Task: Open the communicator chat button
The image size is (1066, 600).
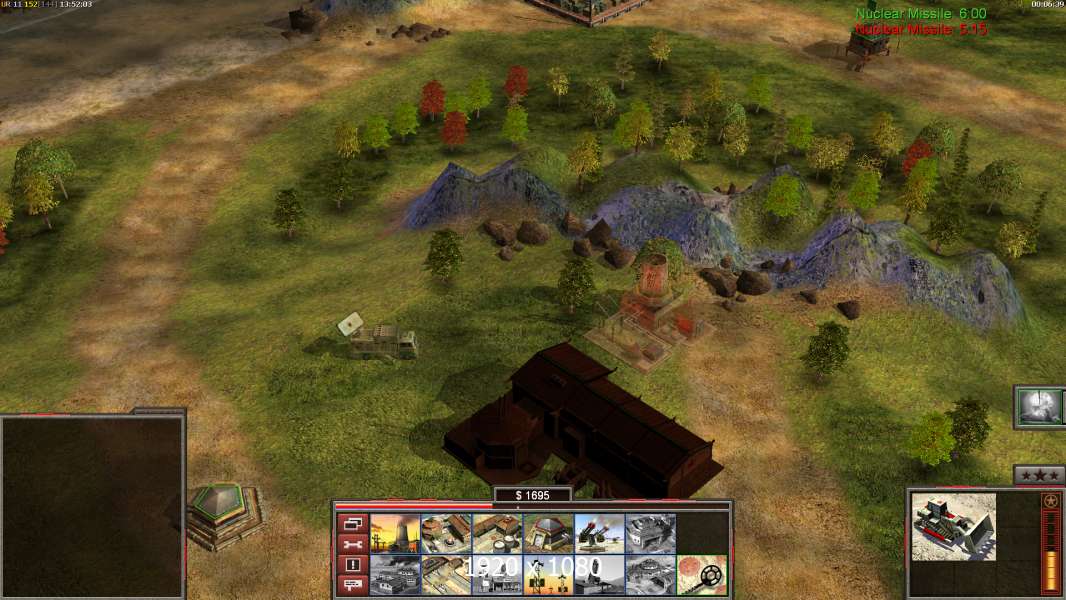Action: [352, 586]
